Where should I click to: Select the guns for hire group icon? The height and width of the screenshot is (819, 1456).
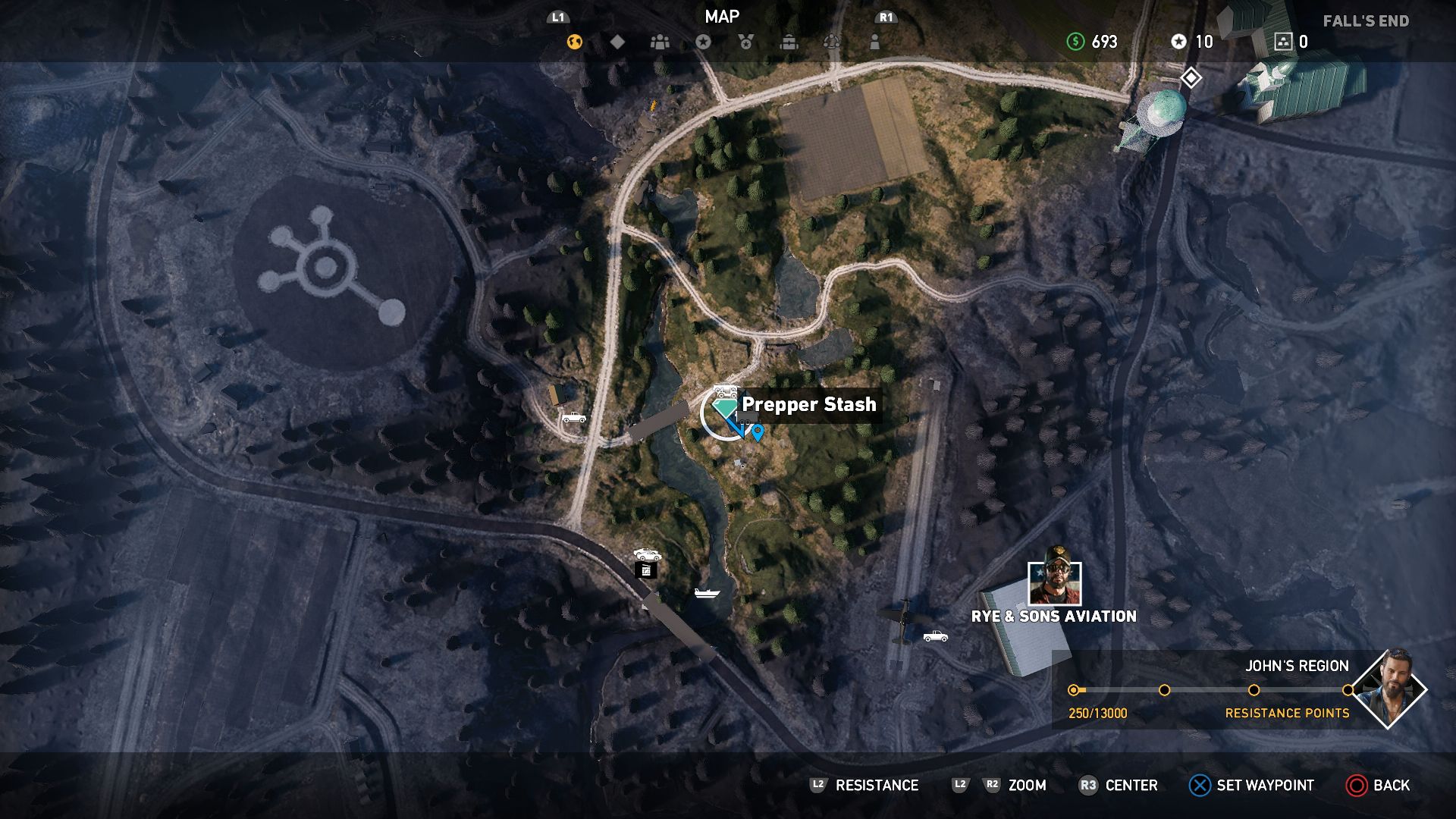pyautogui.click(x=660, y=43)
